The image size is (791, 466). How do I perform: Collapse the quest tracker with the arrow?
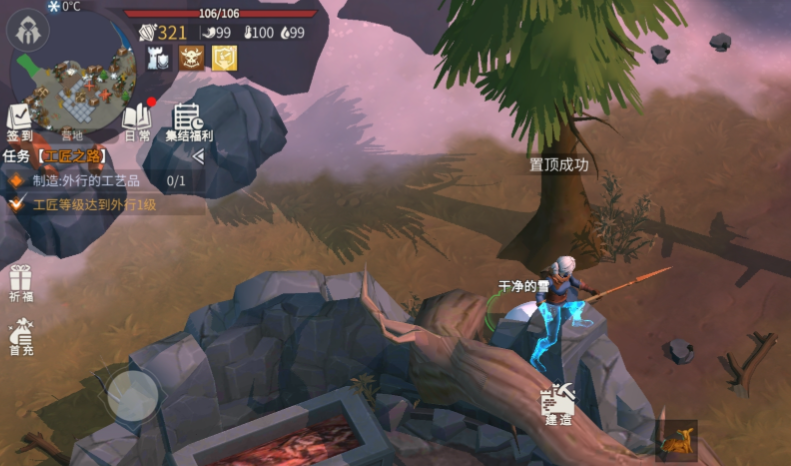[x=198, y=156]
